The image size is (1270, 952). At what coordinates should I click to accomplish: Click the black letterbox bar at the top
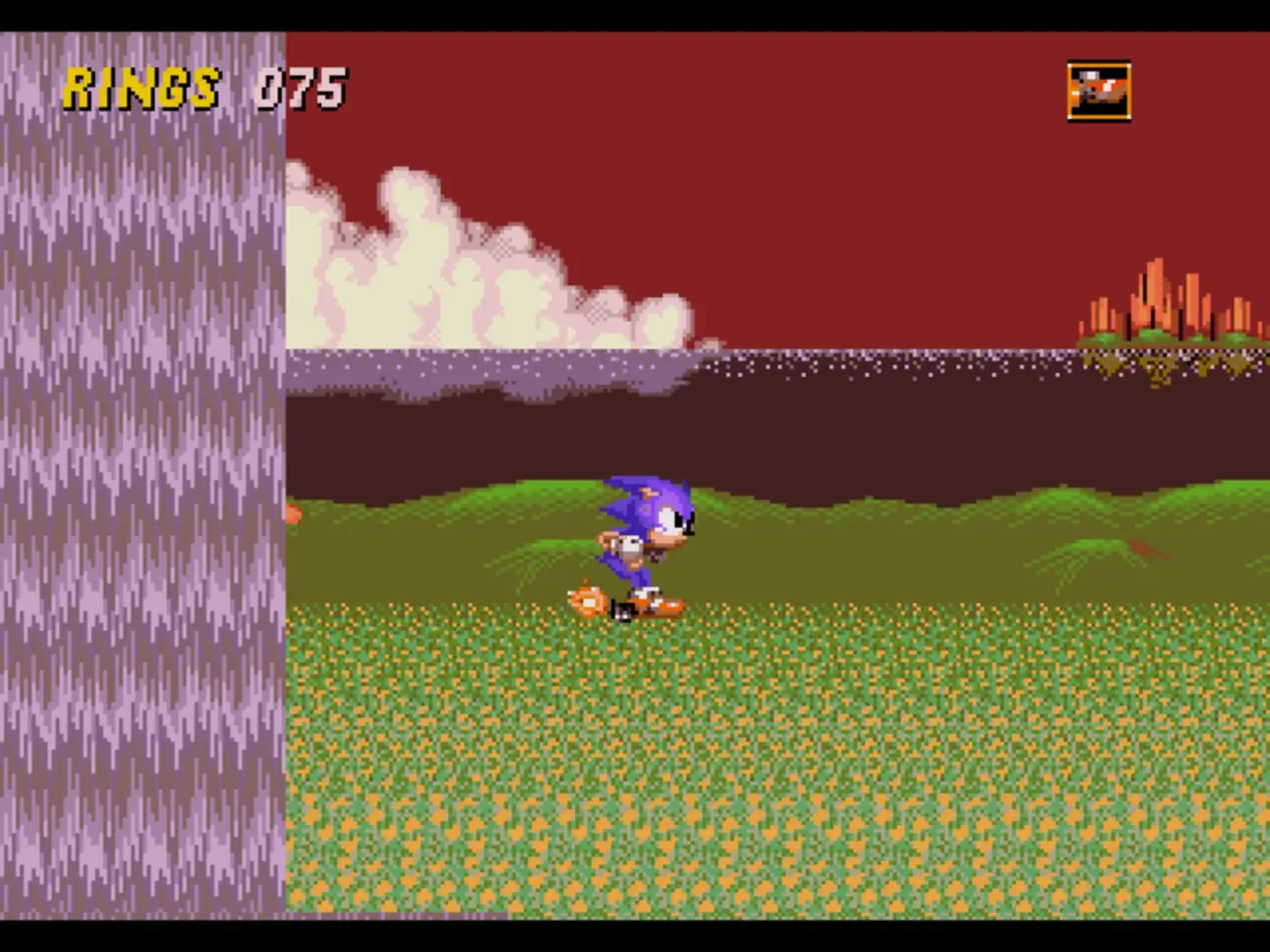point(635,13)
